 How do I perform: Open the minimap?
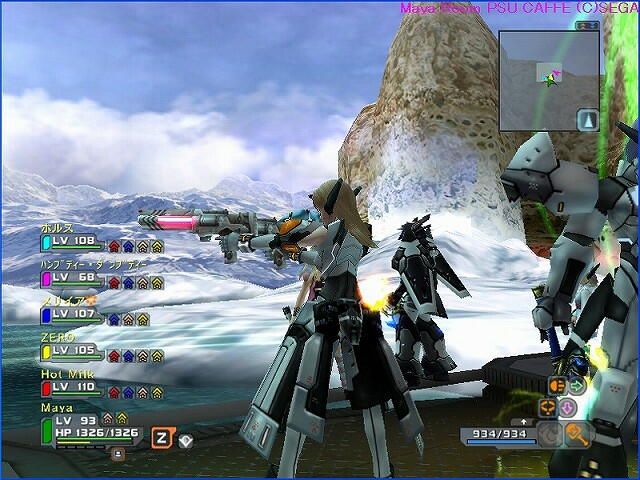pos(548,80)
